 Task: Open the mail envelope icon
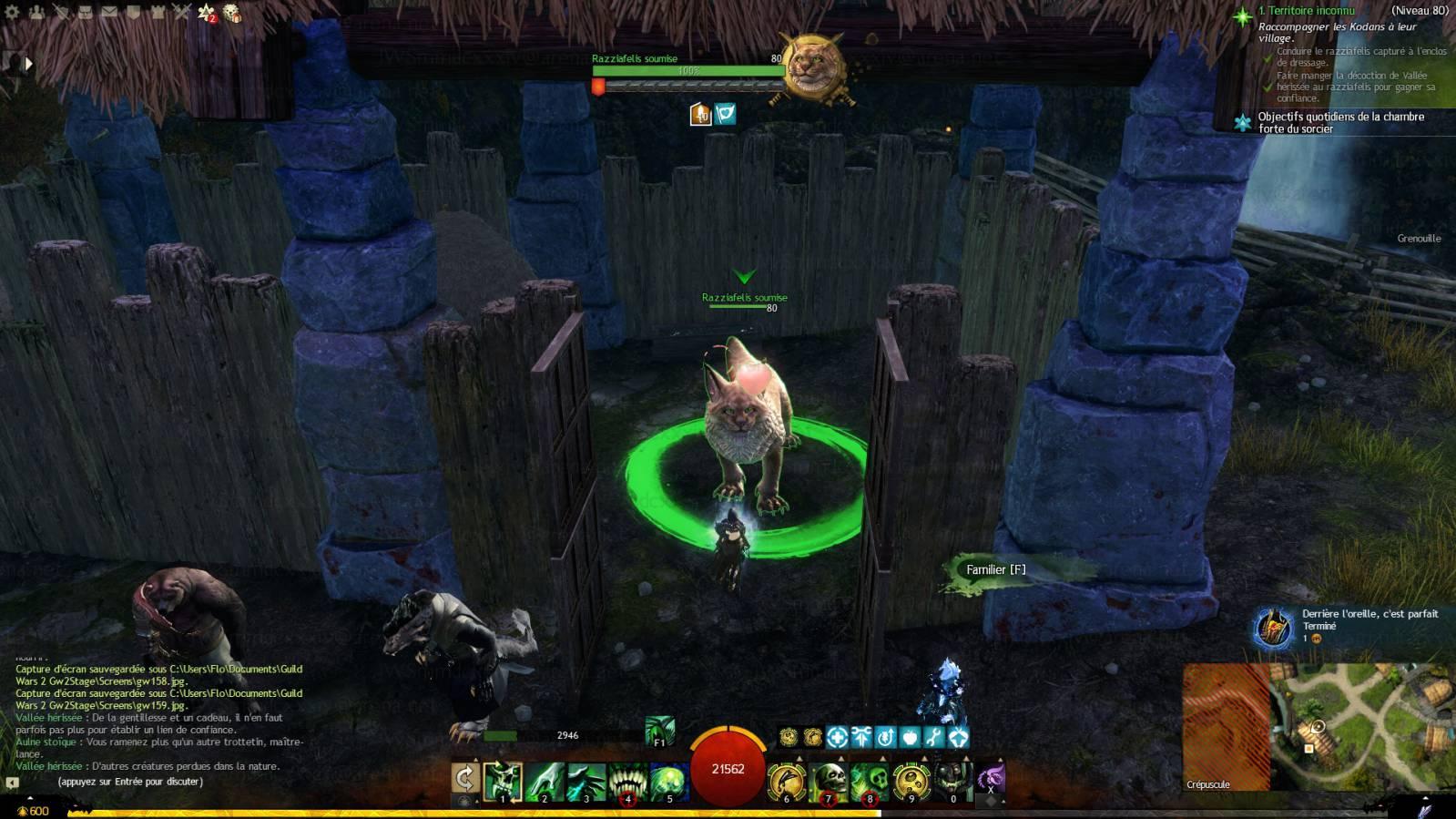108,12
